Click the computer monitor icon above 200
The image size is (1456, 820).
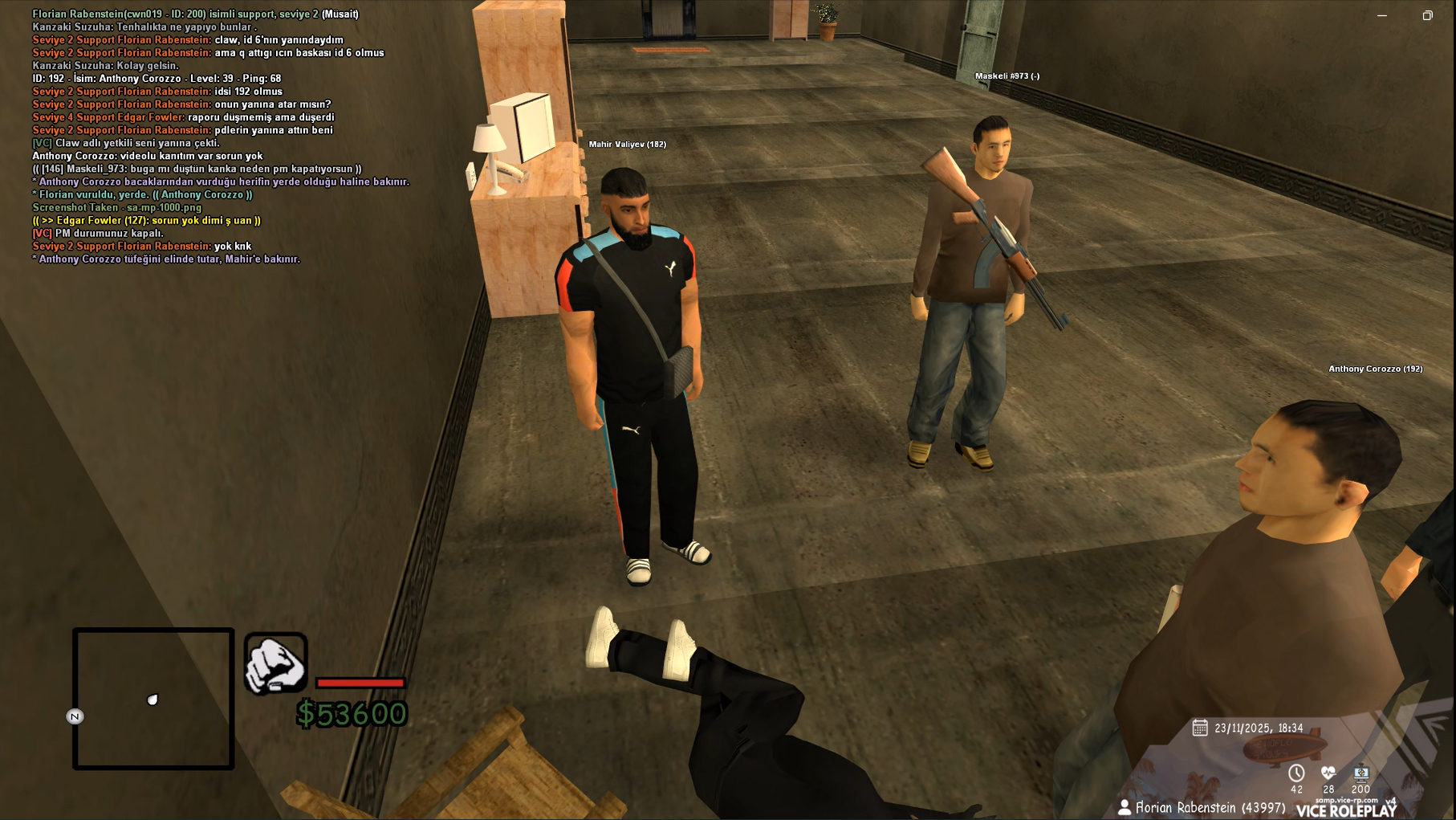[1360, 773]
